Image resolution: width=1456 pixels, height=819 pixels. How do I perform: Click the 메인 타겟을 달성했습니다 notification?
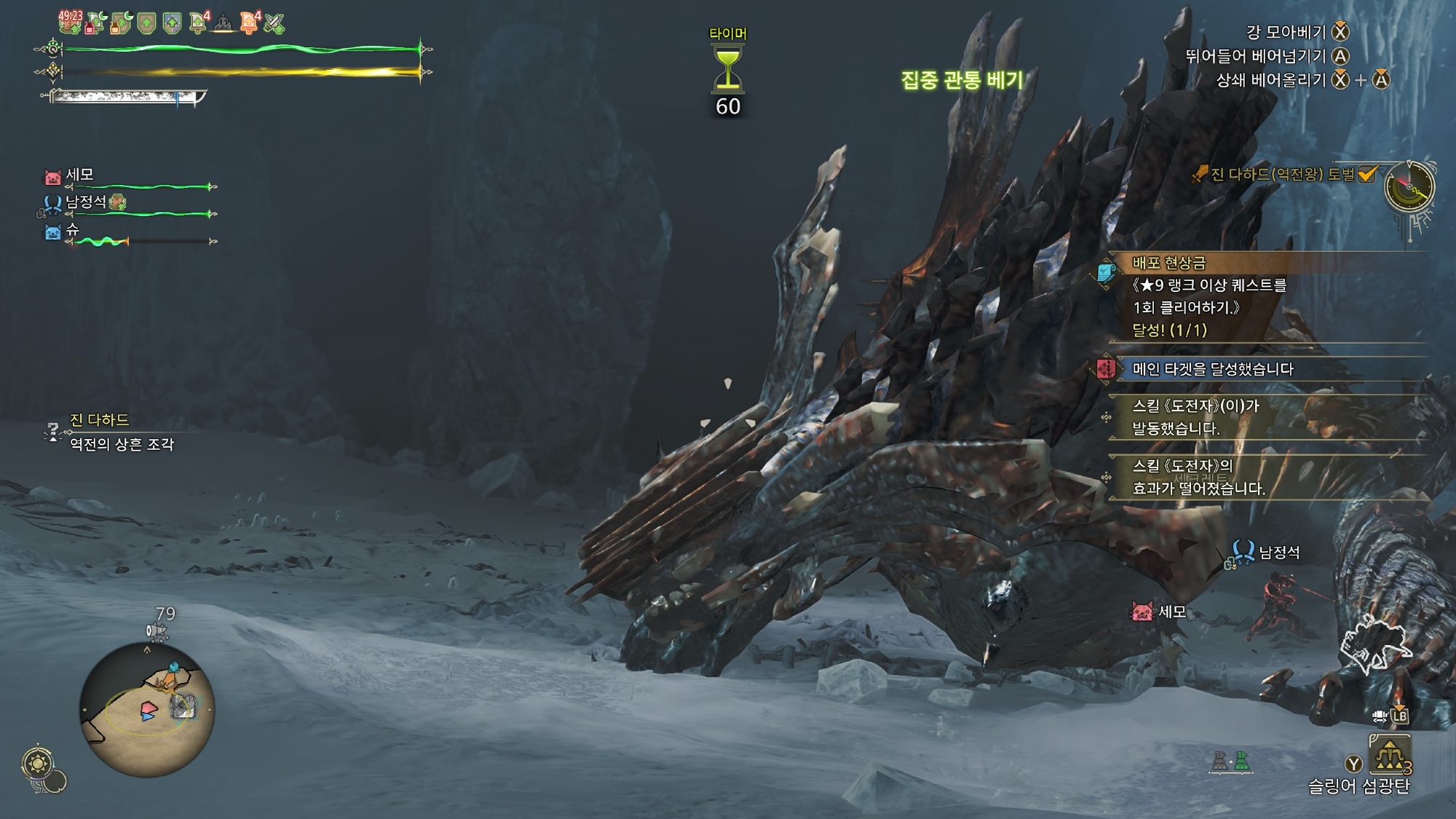tap(1212, 369)
